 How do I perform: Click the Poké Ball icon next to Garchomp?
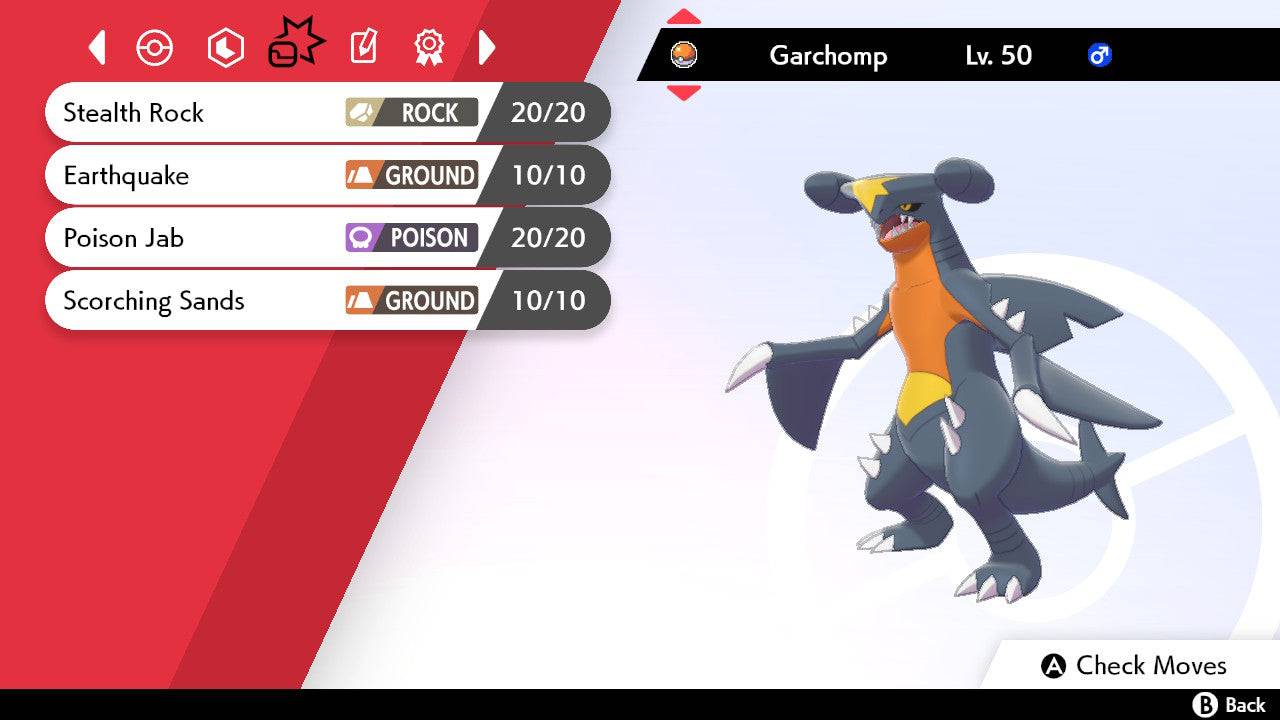(684, 56)
